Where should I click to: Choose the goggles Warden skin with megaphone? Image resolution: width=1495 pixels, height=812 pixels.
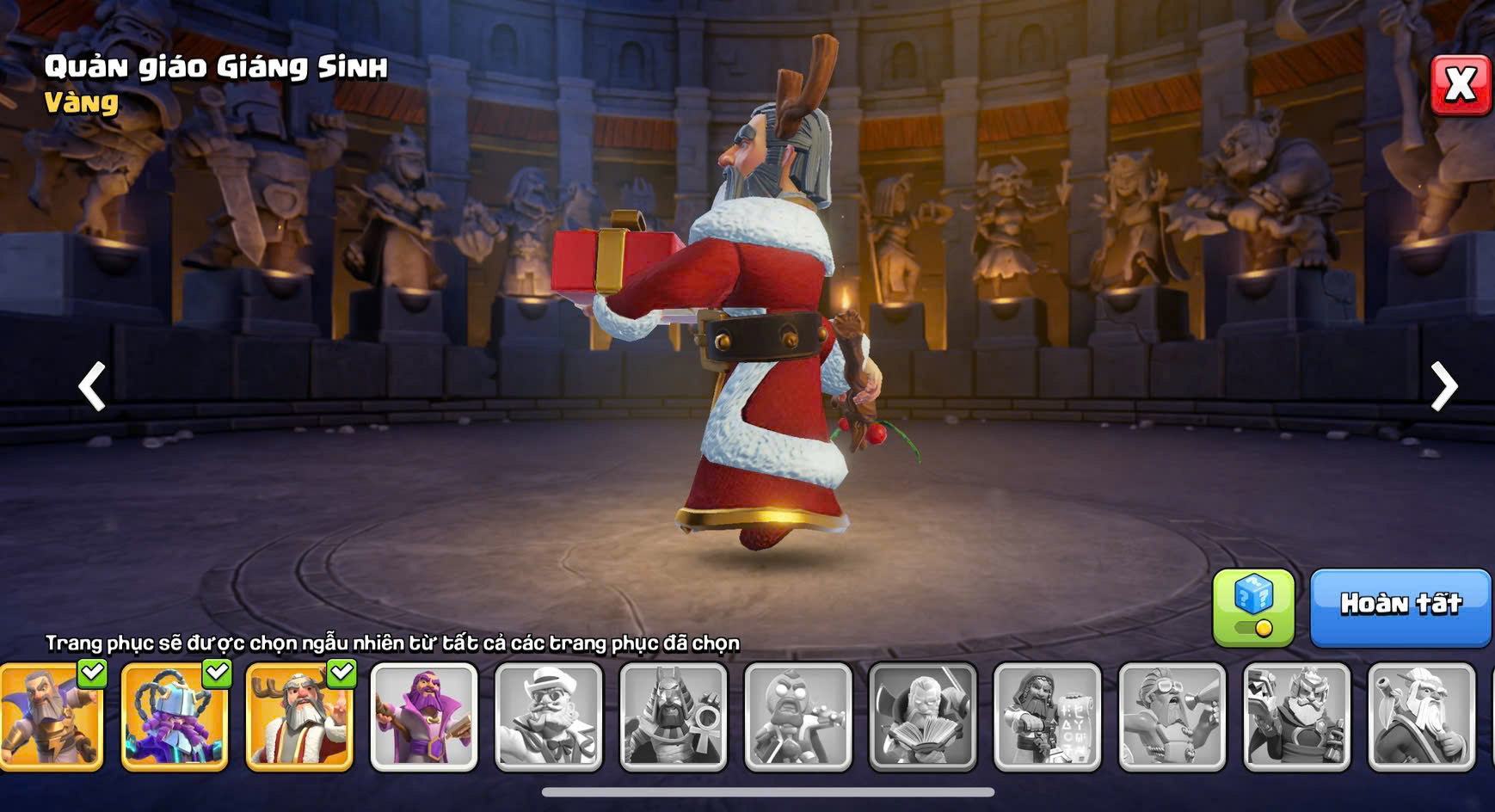(x=1172, y=717)
